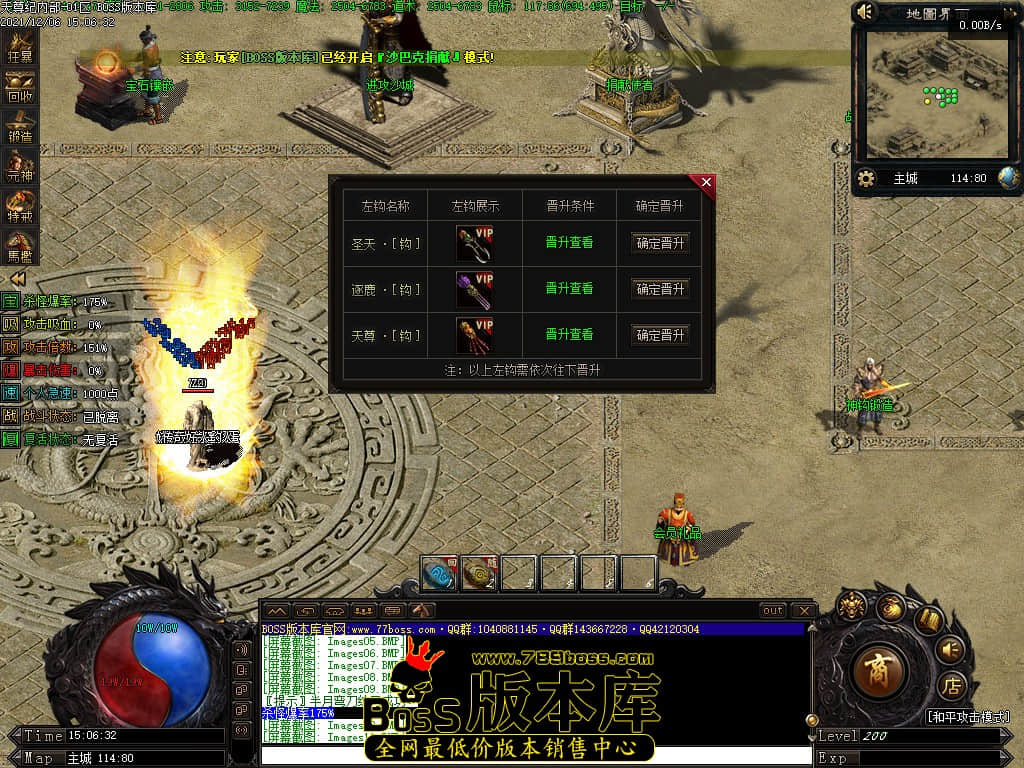The height and width of the screenshot is (768, 1024).
Task: Open the 马鉴 horse icon menu
Action: point(20,244)
